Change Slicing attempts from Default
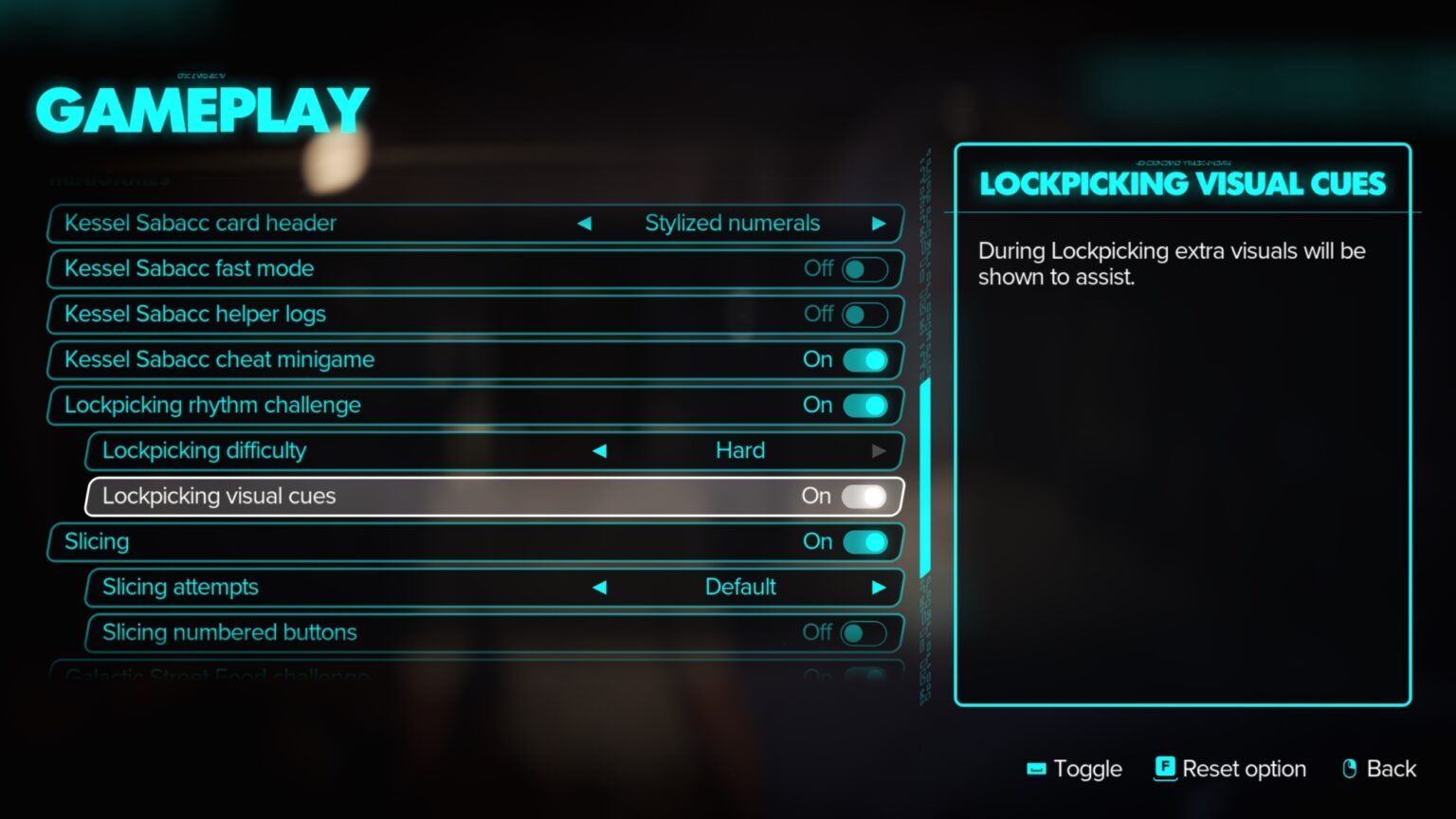Screen dimensions: 1456x819 740,588
